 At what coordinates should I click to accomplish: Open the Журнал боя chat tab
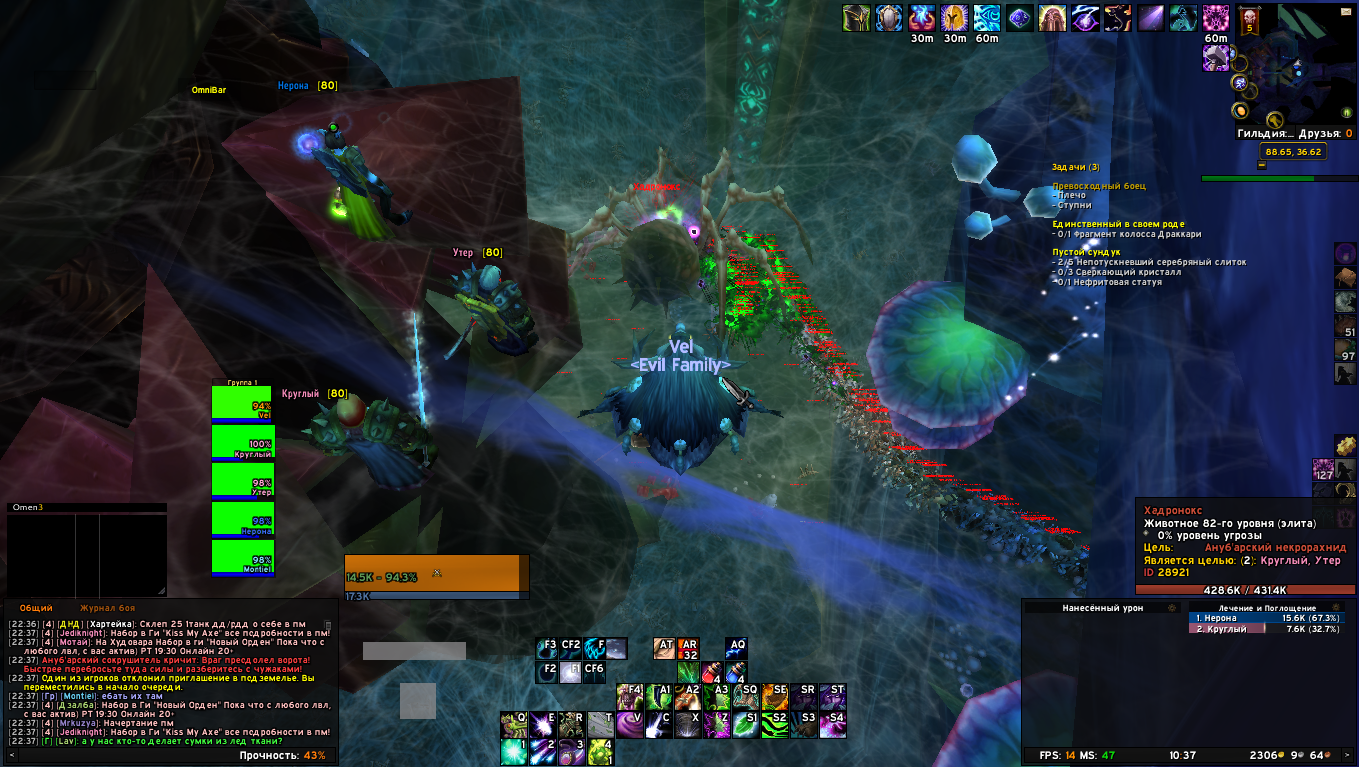pyautogui.click(x=107, y=608)
